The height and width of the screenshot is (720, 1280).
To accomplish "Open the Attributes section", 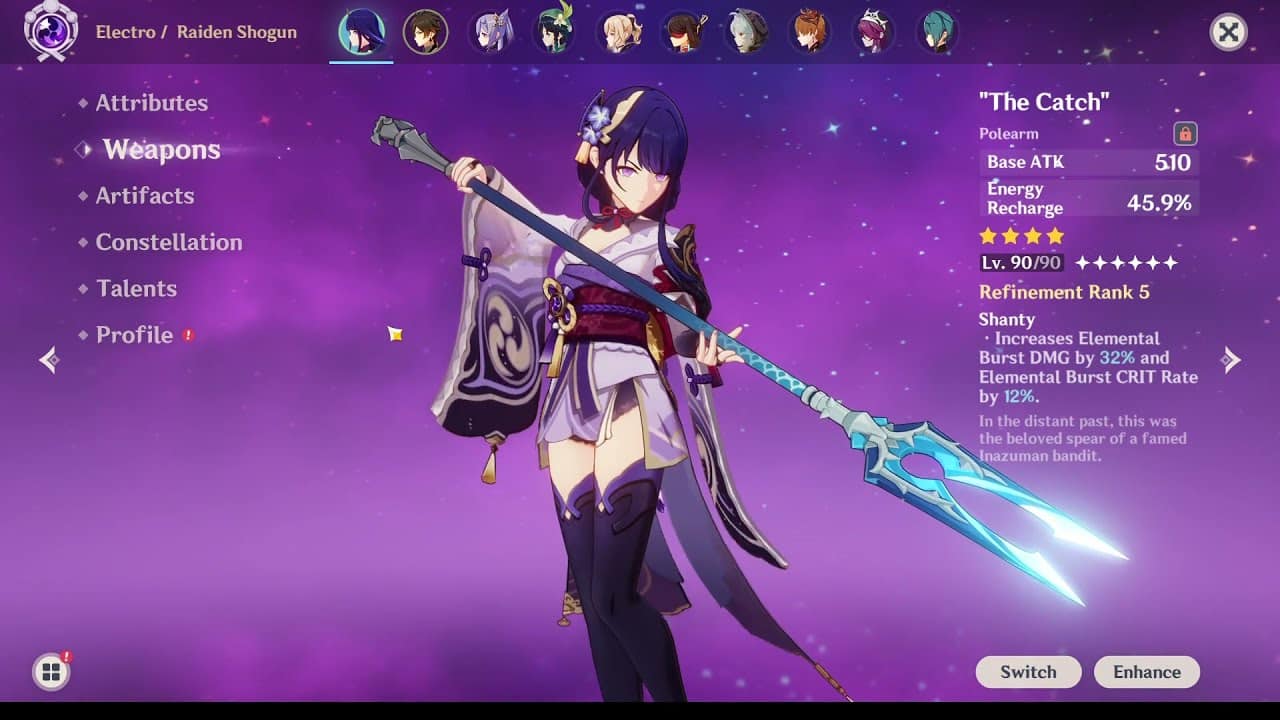I will click(151, 103).
